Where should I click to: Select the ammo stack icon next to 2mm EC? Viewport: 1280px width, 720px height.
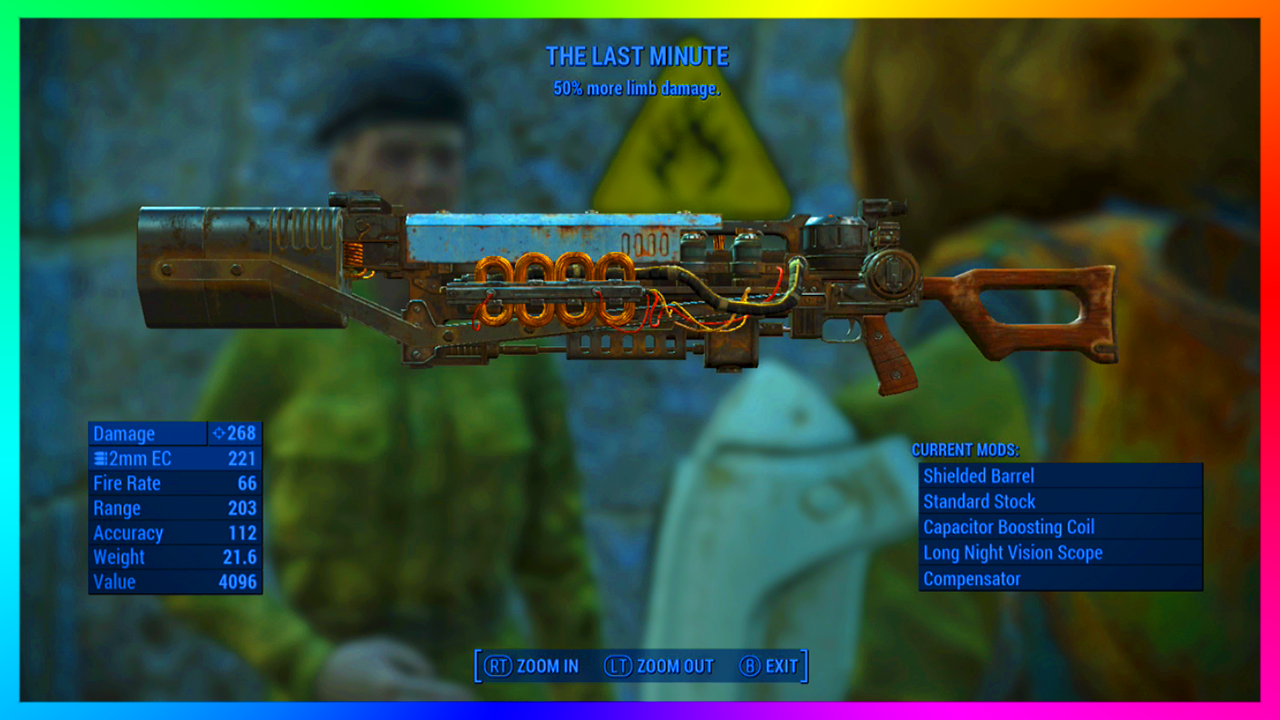tap(100, 459)
